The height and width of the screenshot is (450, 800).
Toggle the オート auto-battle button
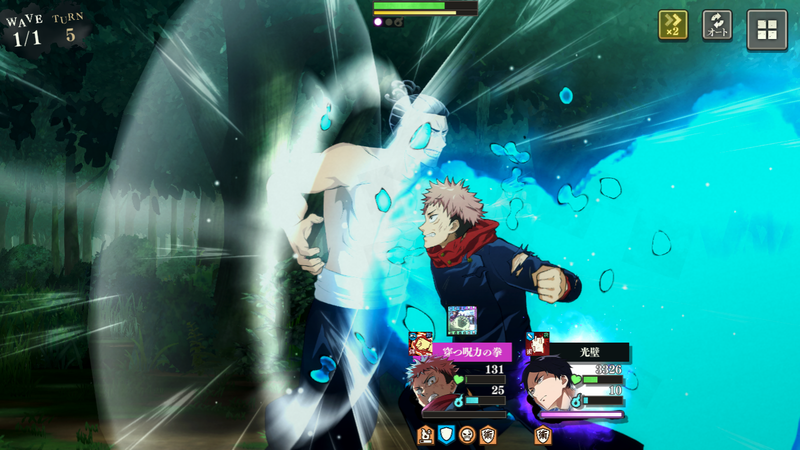coord(717,25)
